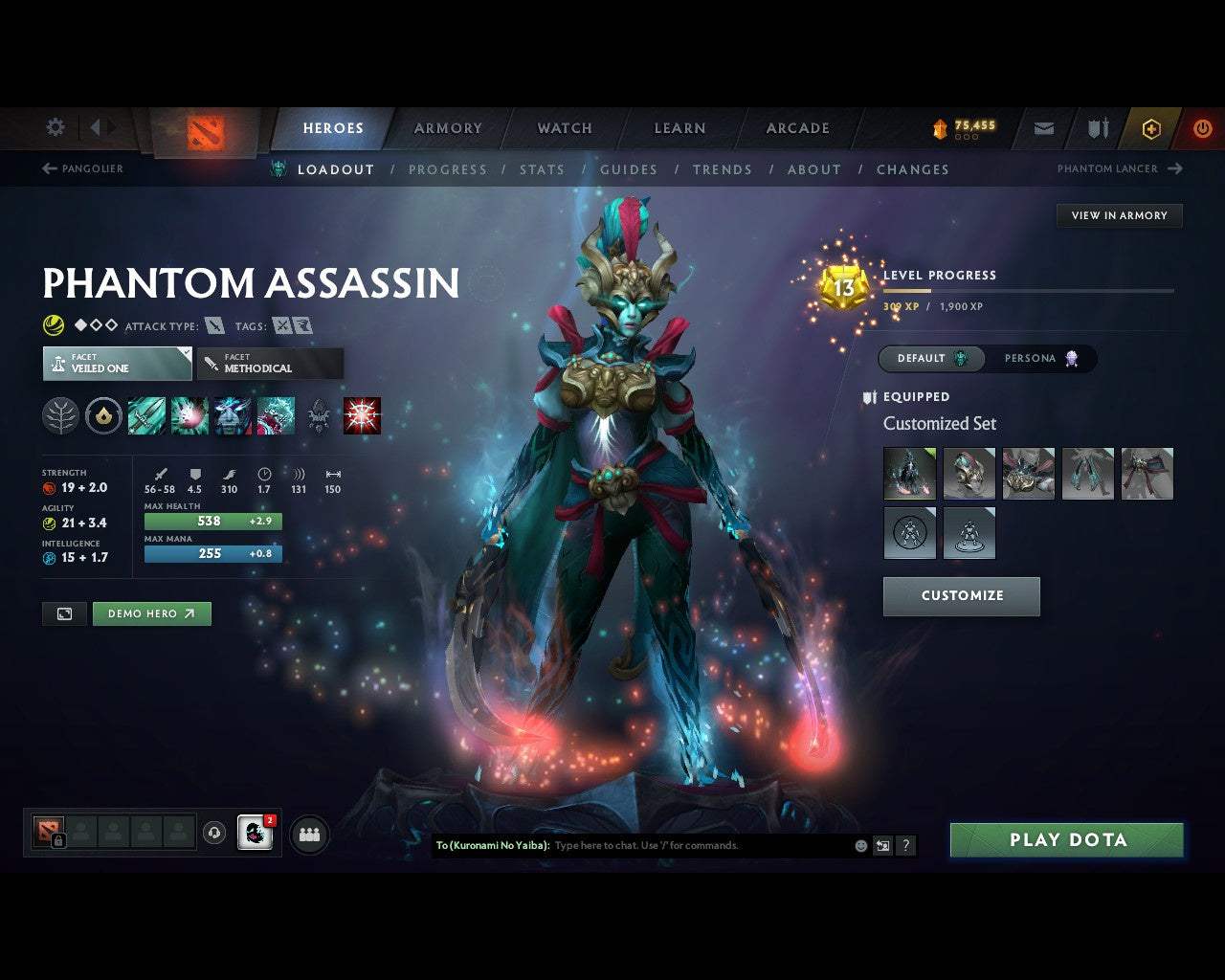Click the Level Progress XP bar
1225x980 pixels.
(1029, 291)
